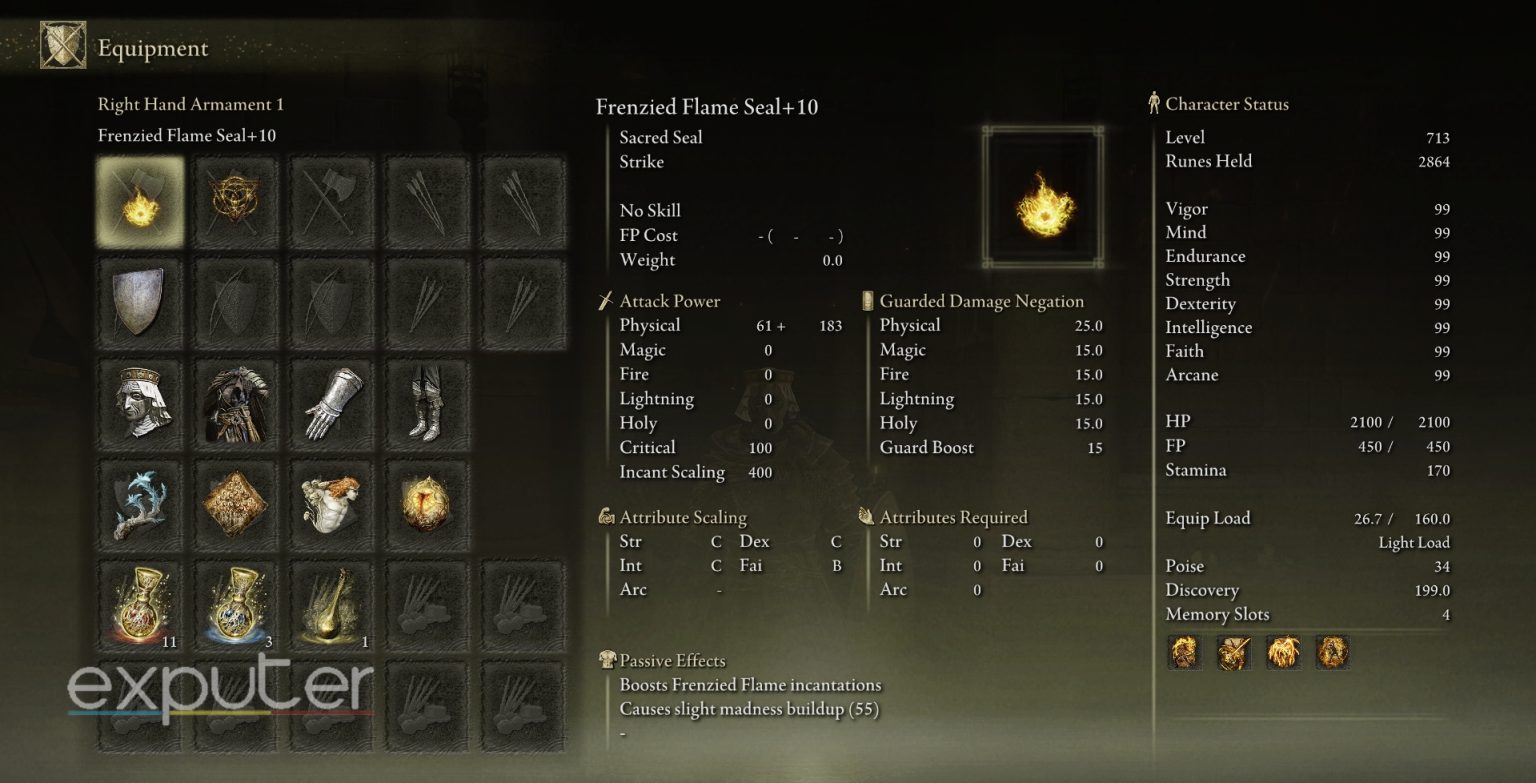Click the first memorized incantation icon
The height and width of the screenshot is (783, 1536).
1185,655
